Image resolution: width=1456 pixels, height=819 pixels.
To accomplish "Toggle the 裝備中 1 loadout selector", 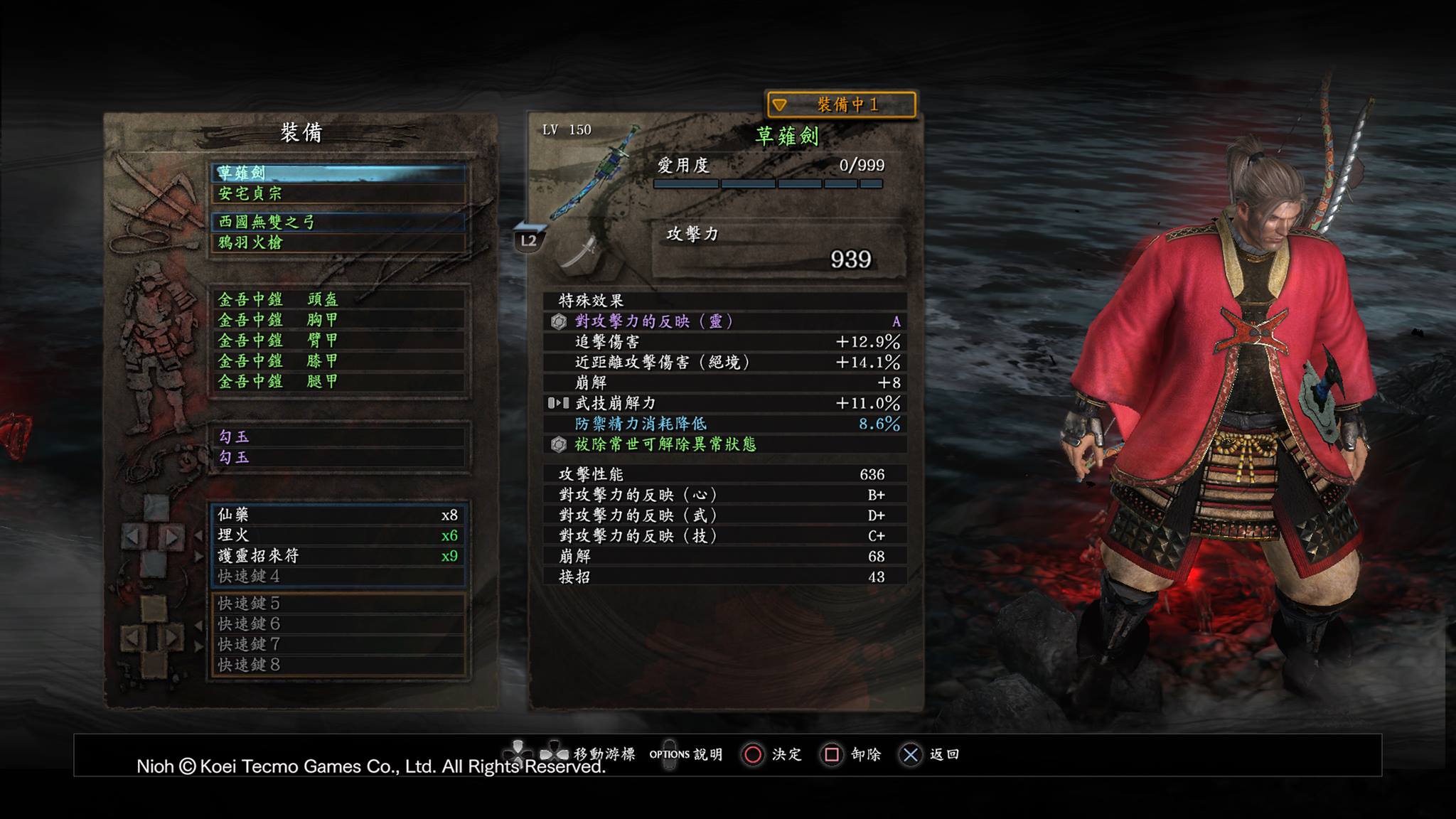I will tap(841, 105).
